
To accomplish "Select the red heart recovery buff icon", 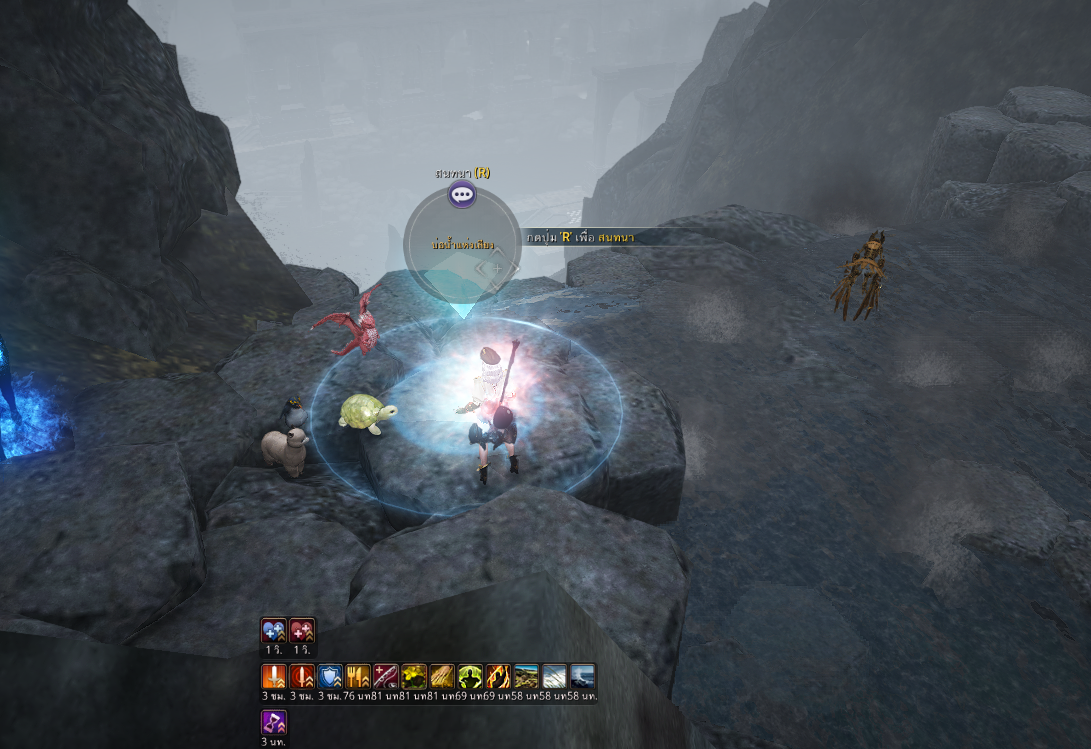I will tap(302, 630).
